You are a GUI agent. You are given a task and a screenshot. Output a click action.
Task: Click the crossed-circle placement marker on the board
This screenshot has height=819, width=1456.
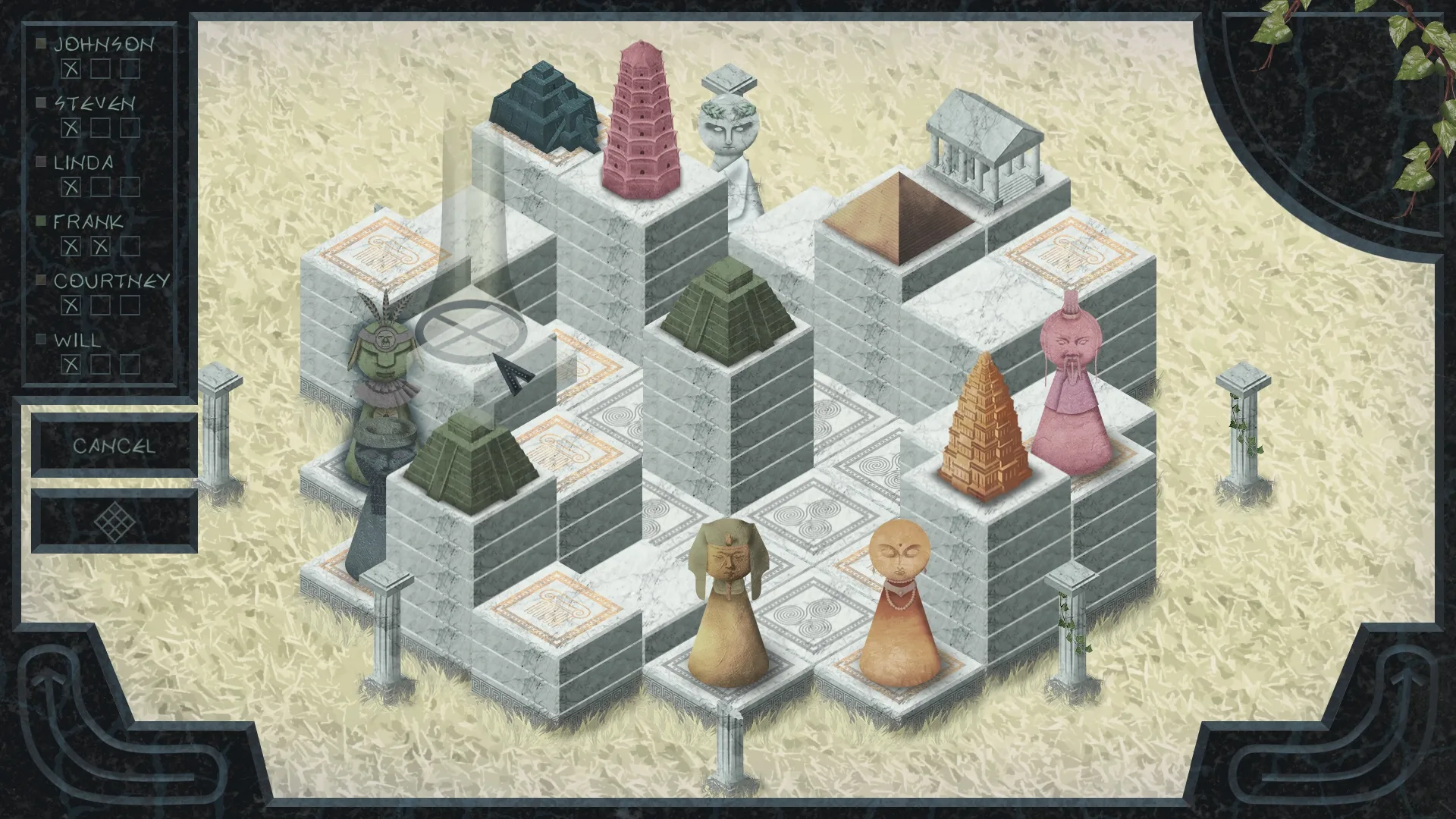click(x=472, y=334)
